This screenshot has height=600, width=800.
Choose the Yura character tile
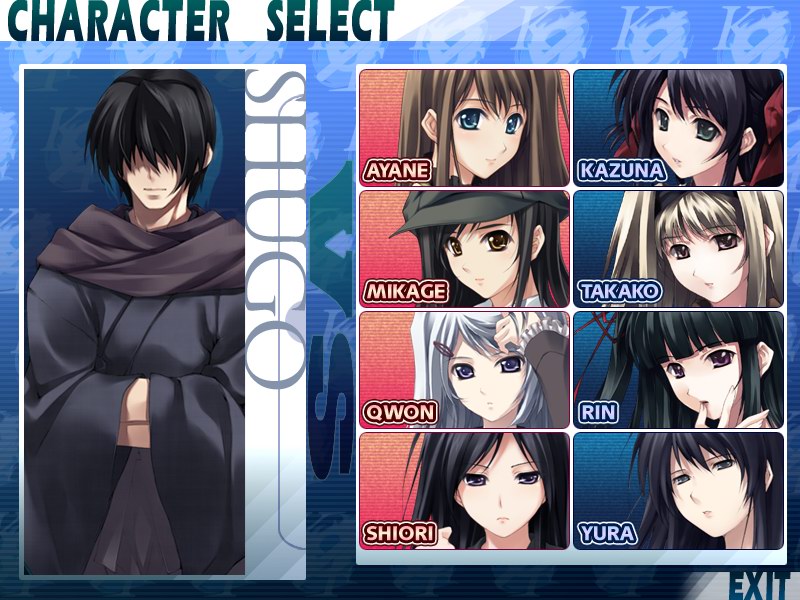click(x=678, y=490)
